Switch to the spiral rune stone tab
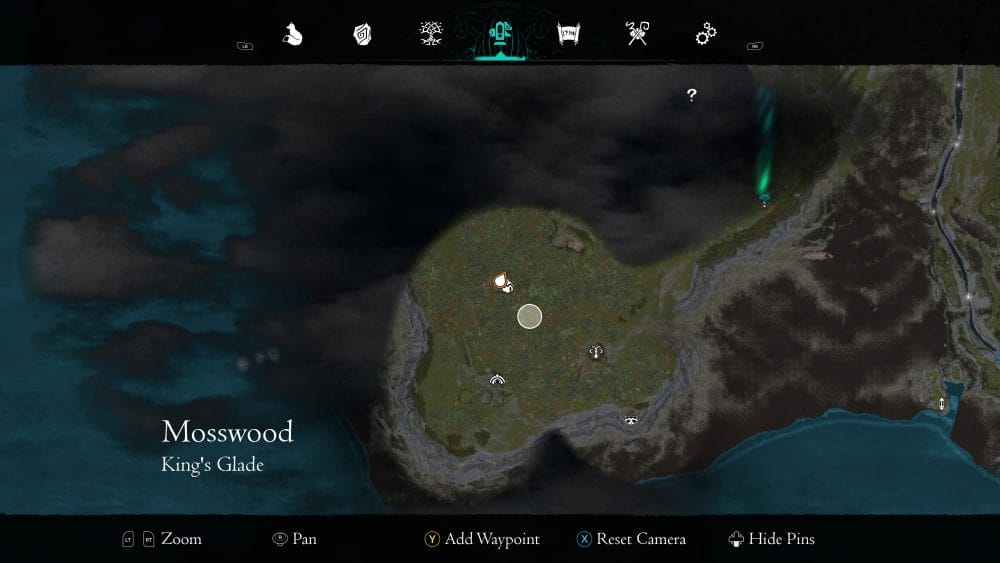1000x563 pixels. coord(362,36)
